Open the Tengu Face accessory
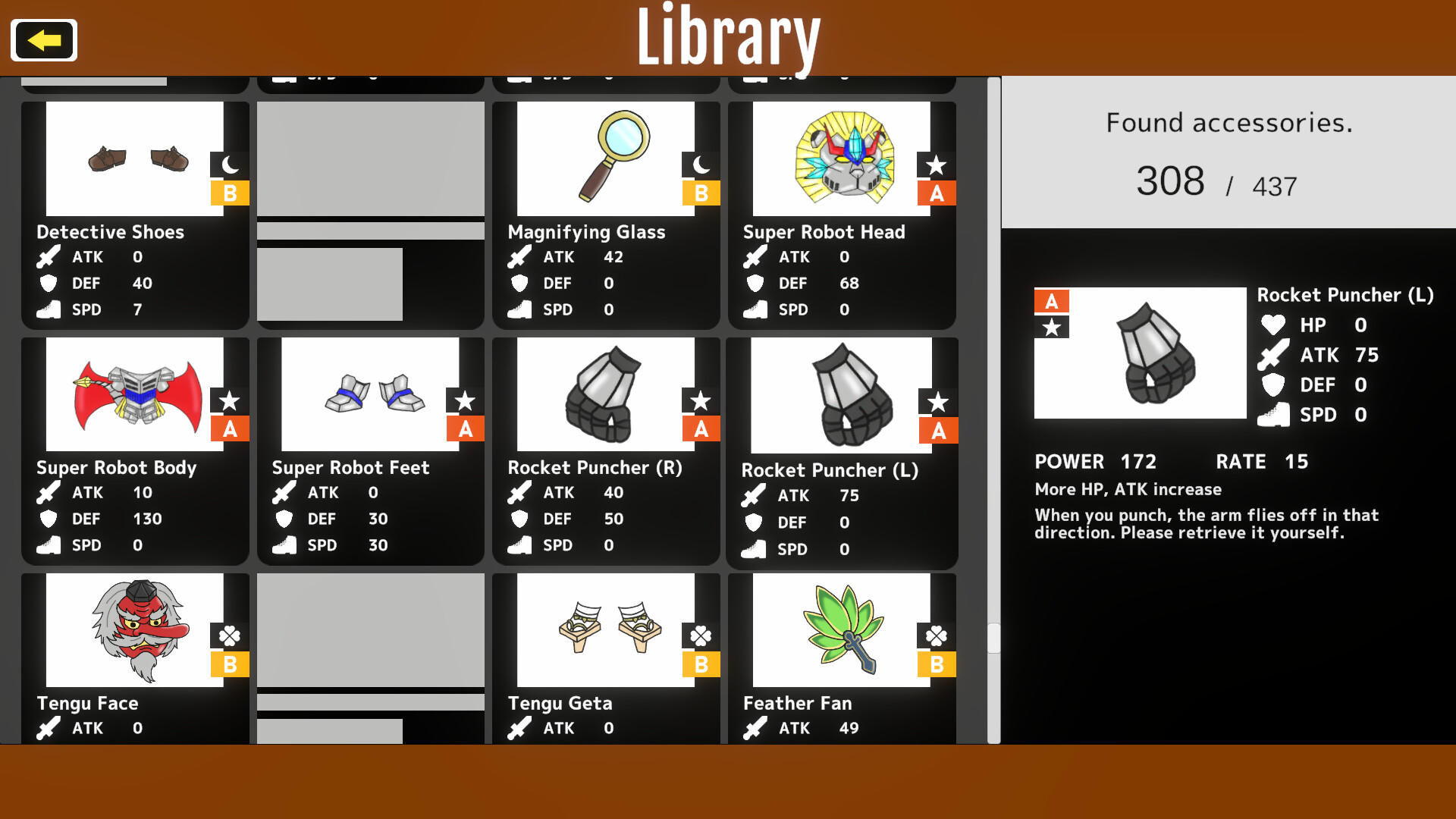Image resolution: width=1456 pixels, height=819 pixels. (135, 629)
